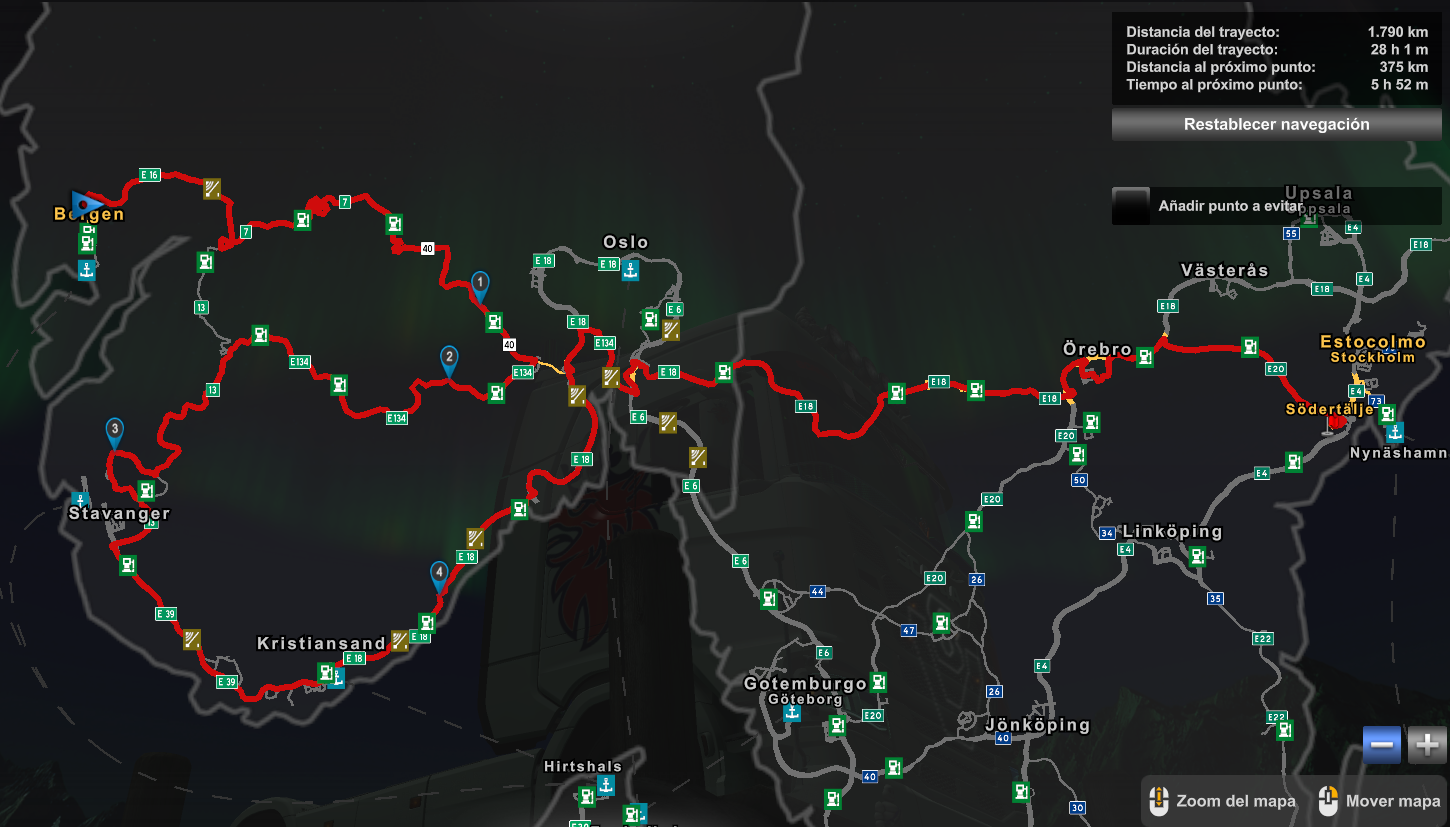This screenshot has width=1450, height=827.
Task: Select the fuel station icon near Örebro
Action: tap(1144, 355)
